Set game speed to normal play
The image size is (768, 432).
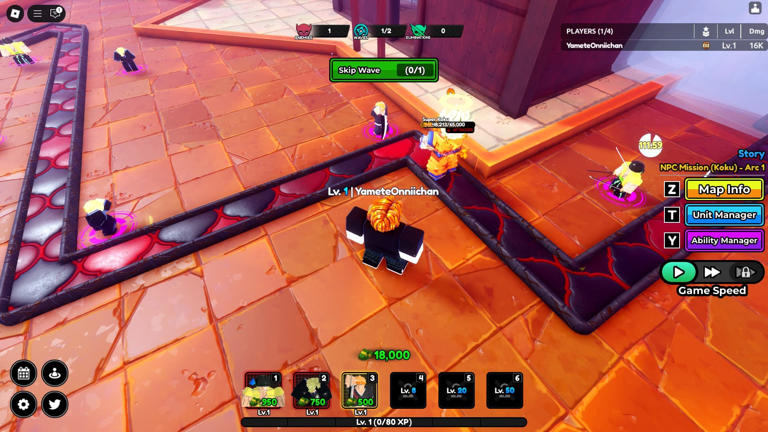[x=678, y=272]
